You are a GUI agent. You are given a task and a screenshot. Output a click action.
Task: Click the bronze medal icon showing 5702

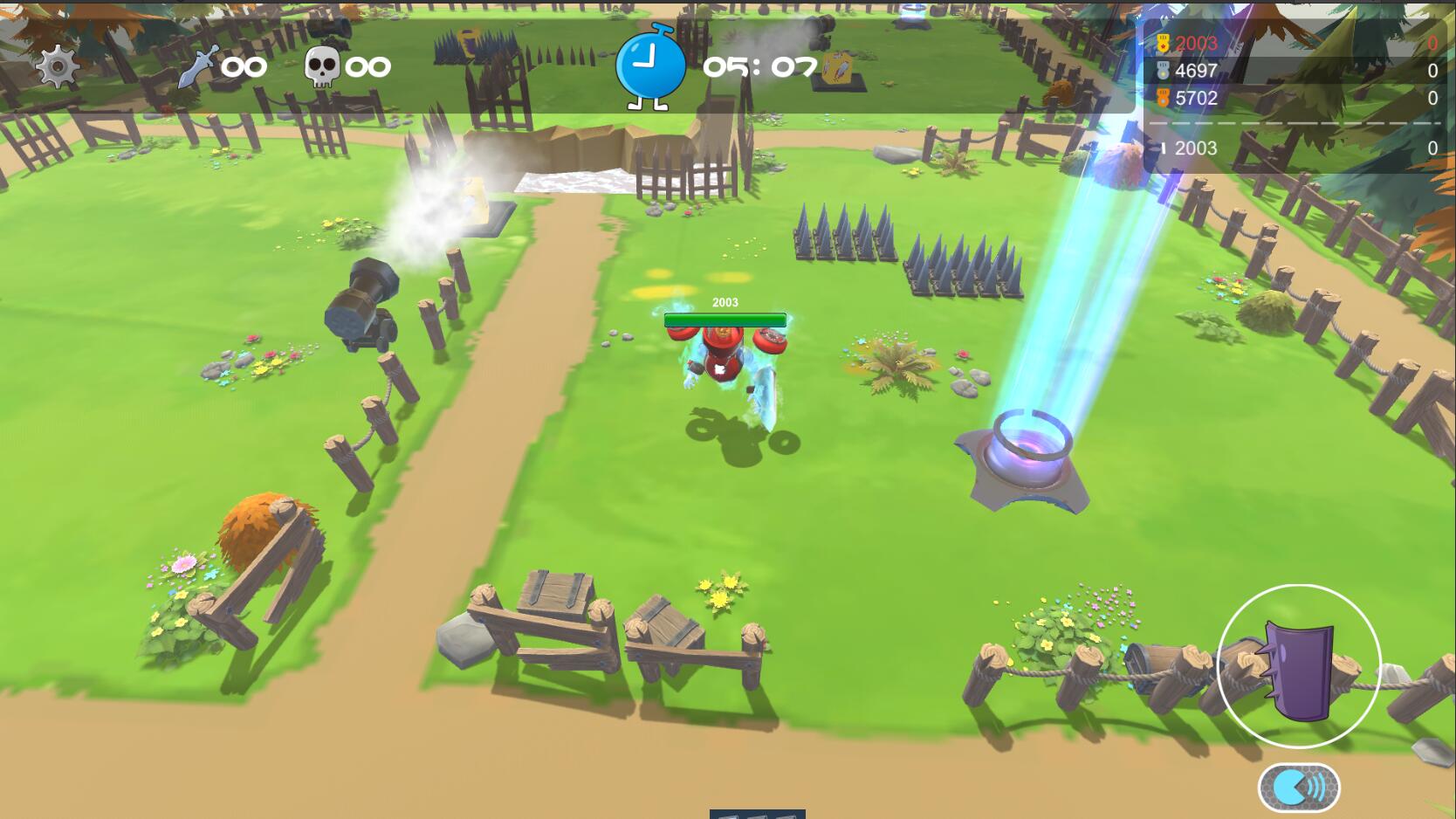point(1162,98)
